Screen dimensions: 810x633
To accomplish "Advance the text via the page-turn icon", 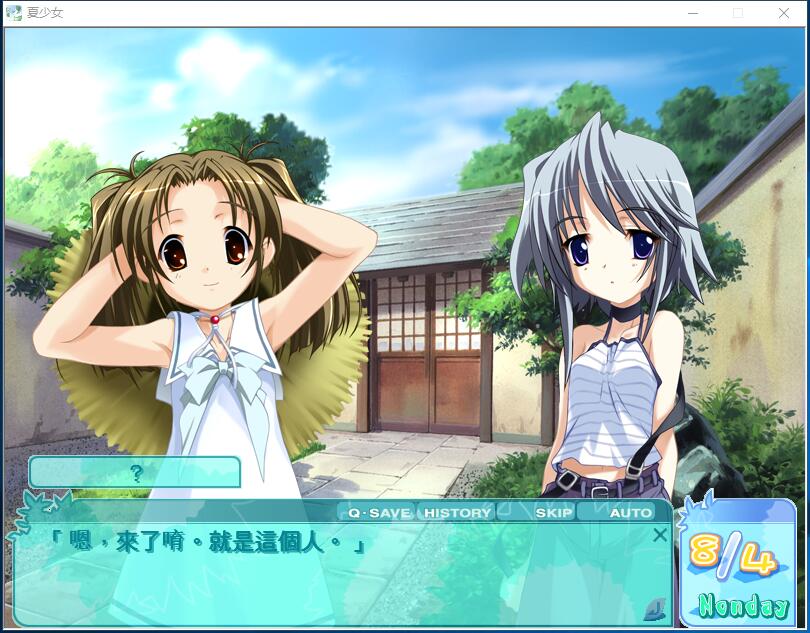I will 655,606.
